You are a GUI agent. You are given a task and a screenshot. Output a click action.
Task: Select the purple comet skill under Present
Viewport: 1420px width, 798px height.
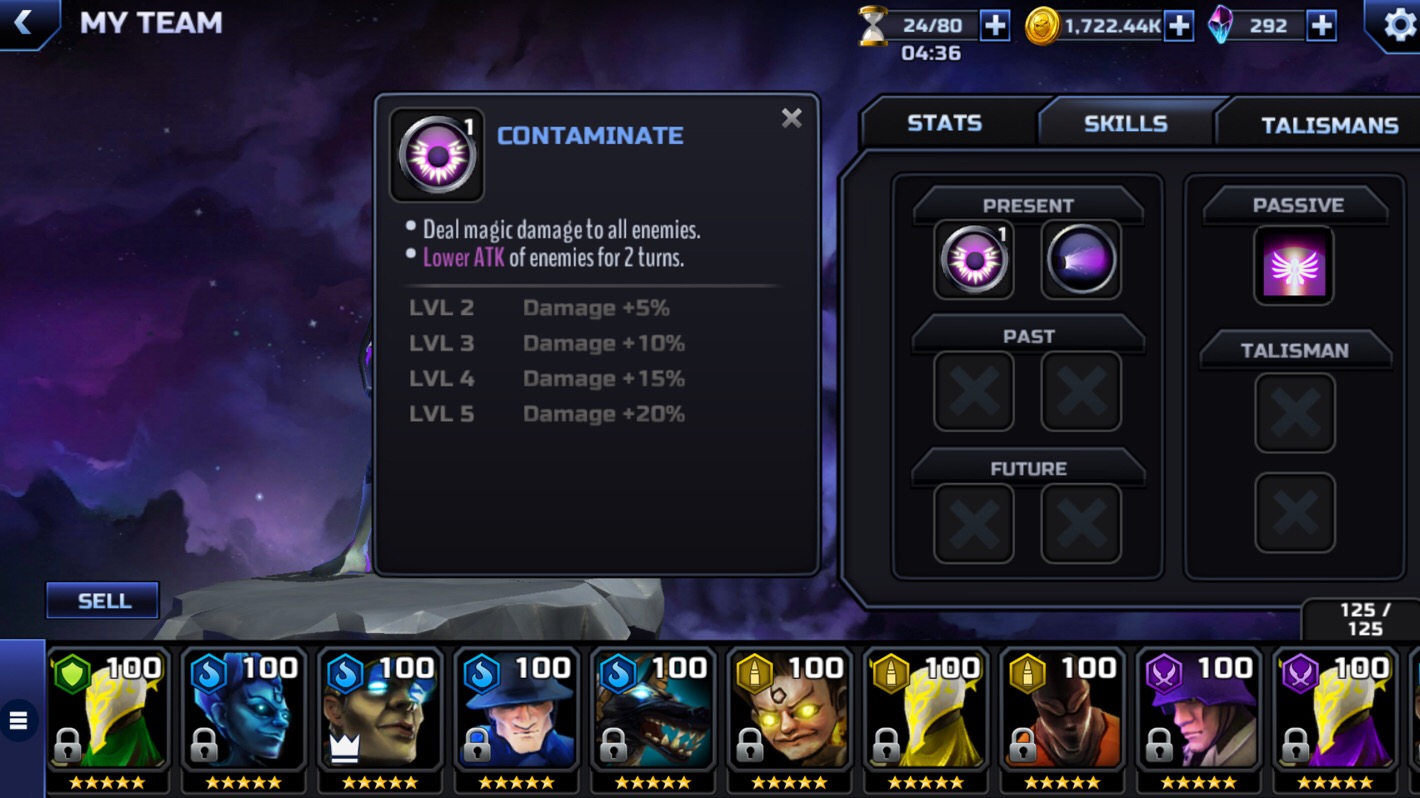(1081, 260)
